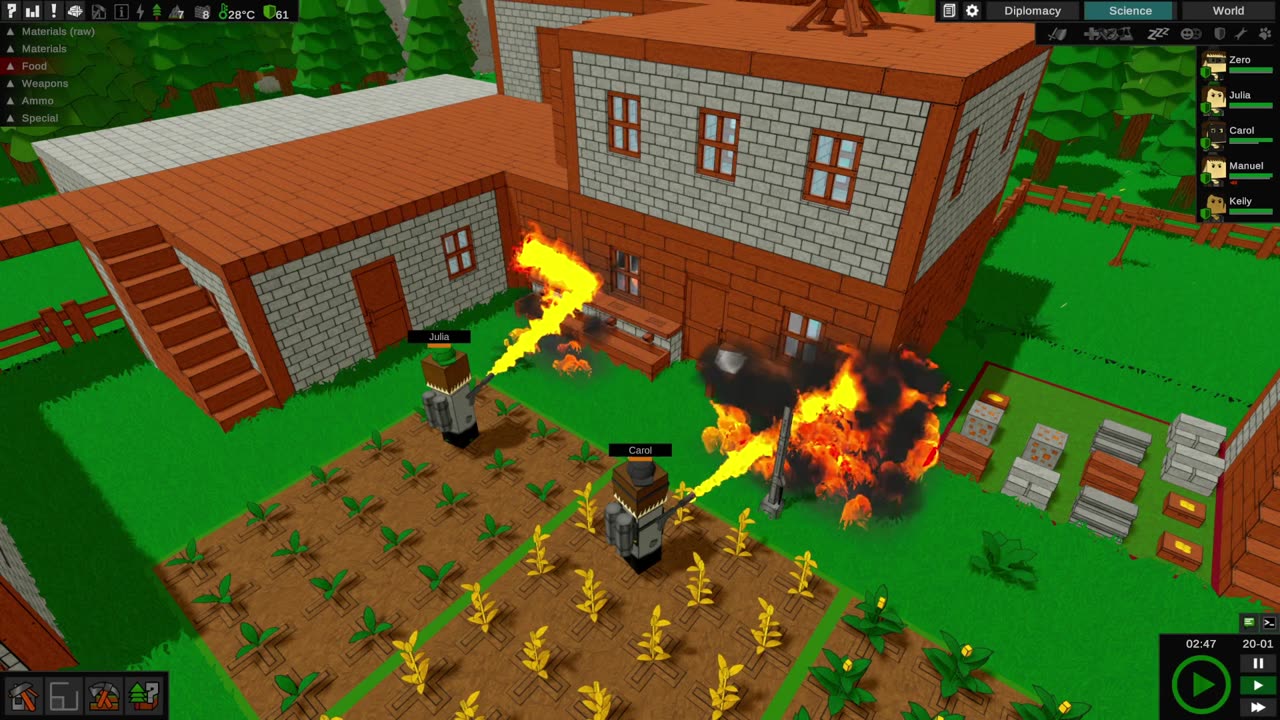Show the sleep schedule overview (Zzz icon)
The width and height of the screenshot is (1280, 720).
[1158, 34]
